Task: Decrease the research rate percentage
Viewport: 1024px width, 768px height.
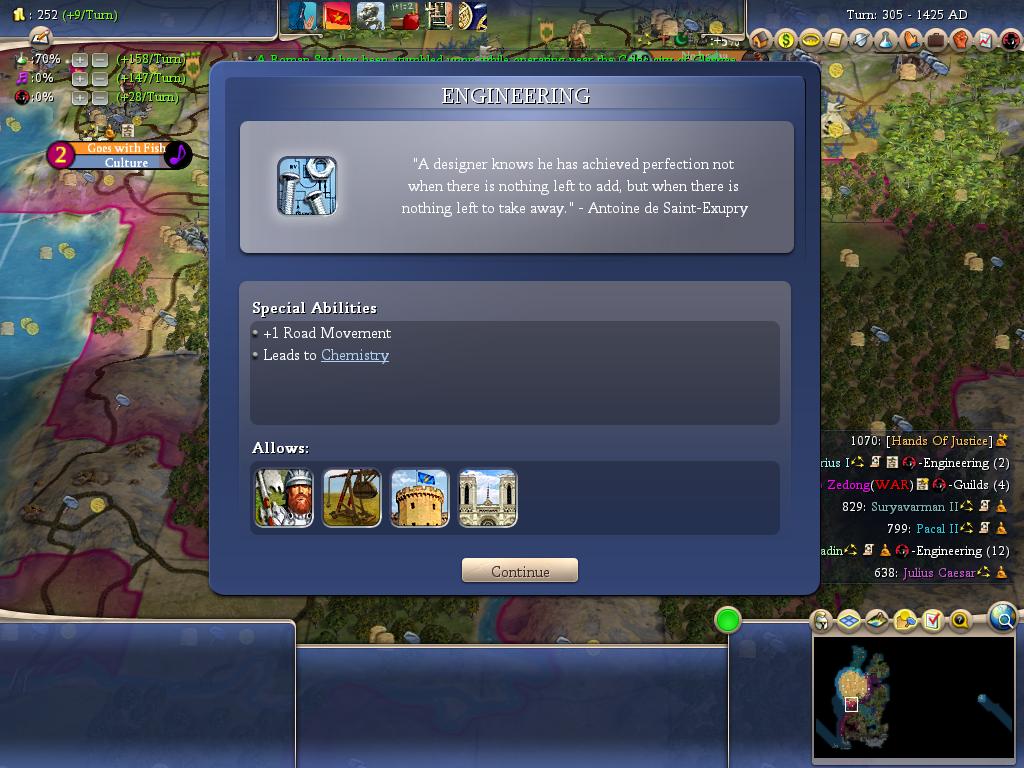Action: [x=100, y=60]
